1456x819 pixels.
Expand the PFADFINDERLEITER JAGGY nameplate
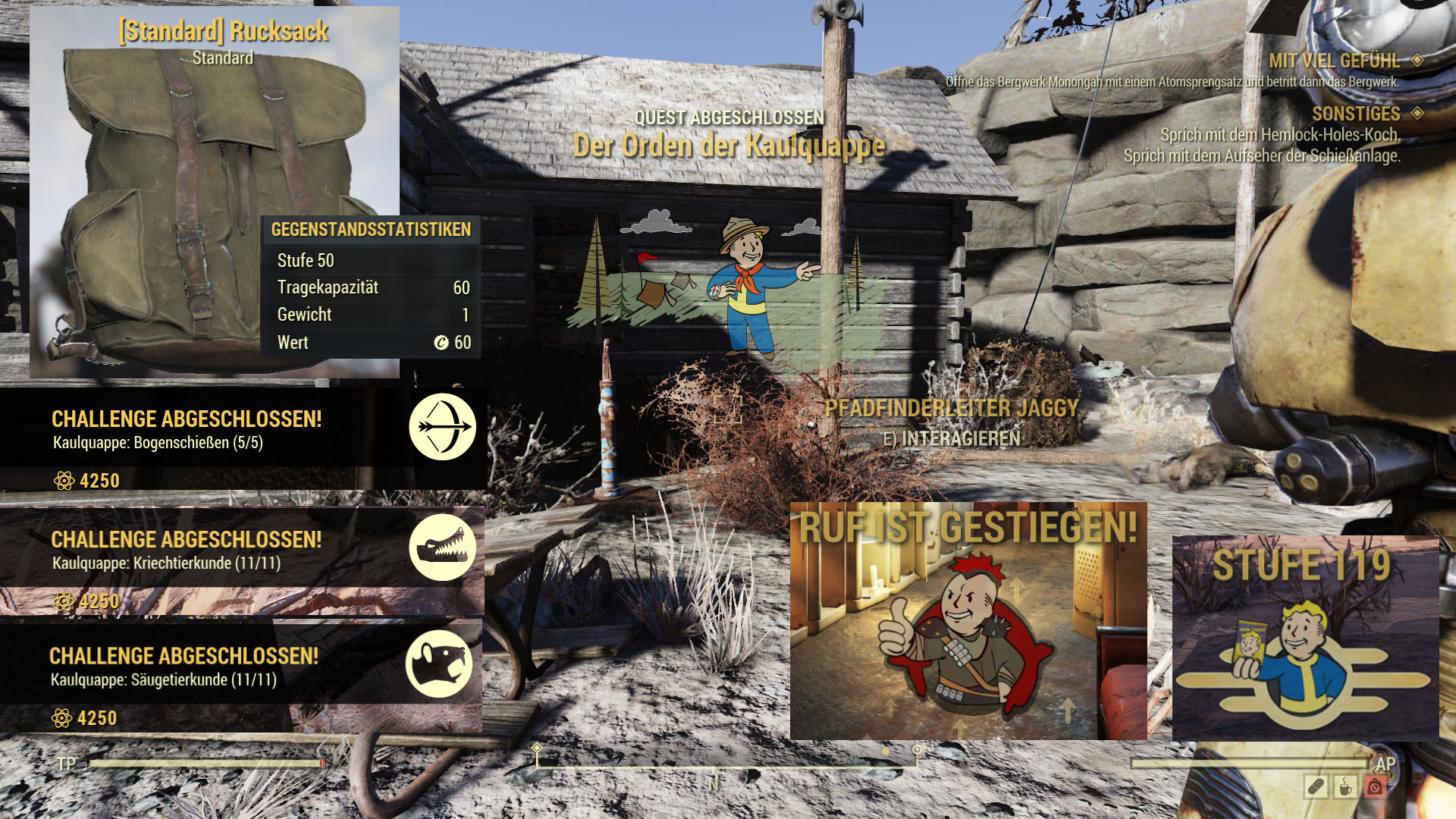point(951,408)
